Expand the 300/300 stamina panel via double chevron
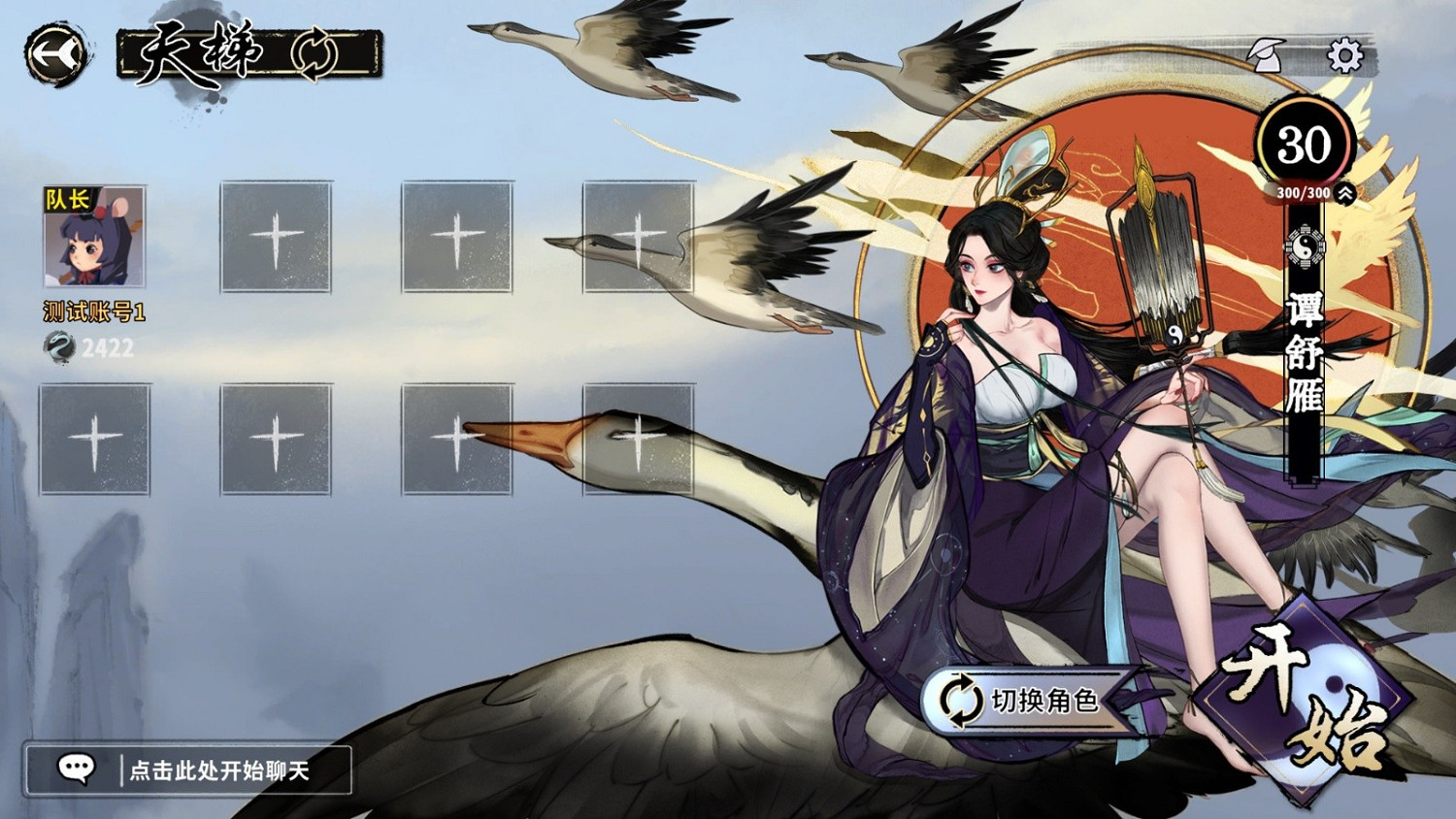Screen dimensions: 1456x819 [x=1346, y=194]
